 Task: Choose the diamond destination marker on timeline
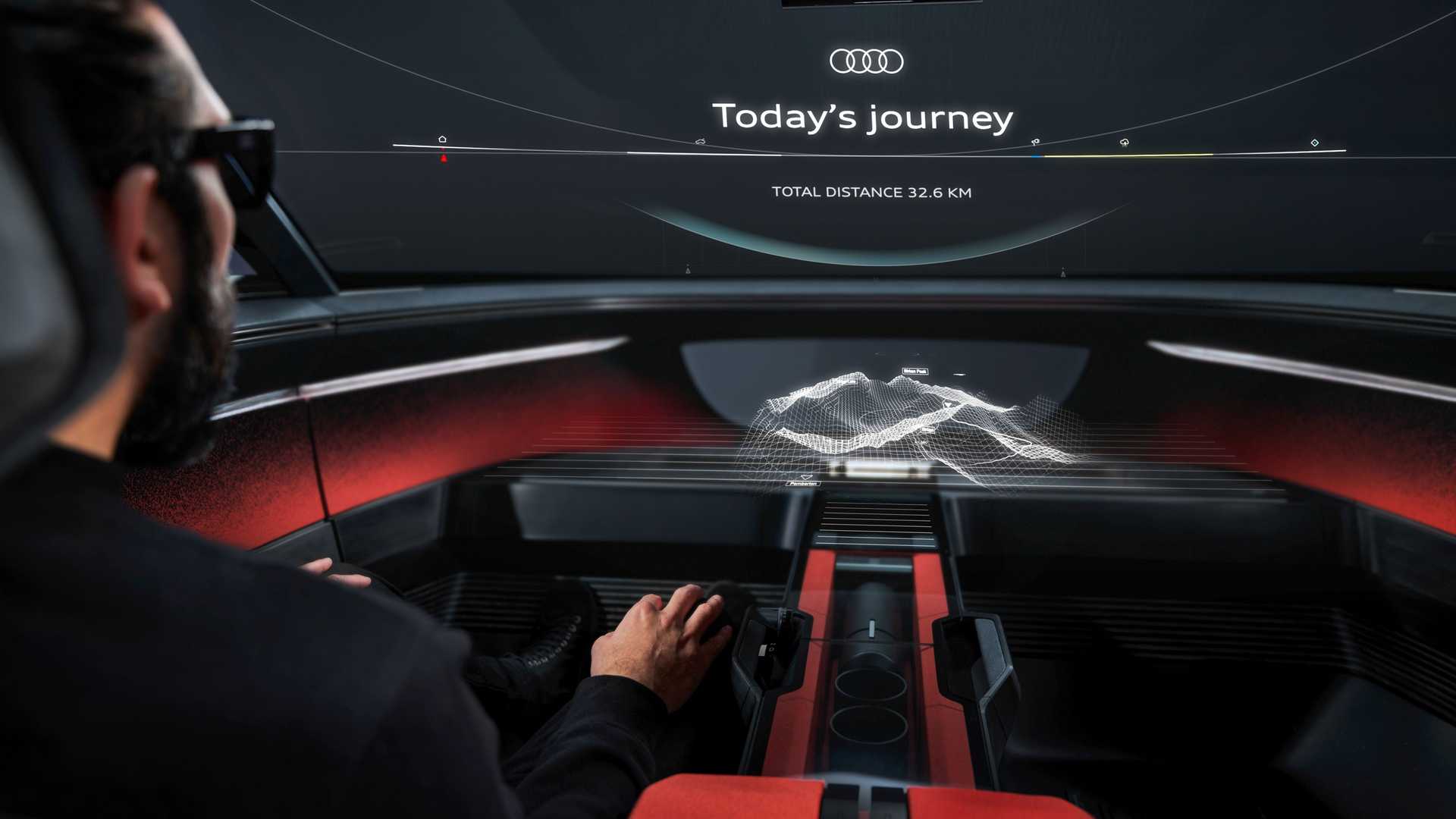tap(1314, 143)
